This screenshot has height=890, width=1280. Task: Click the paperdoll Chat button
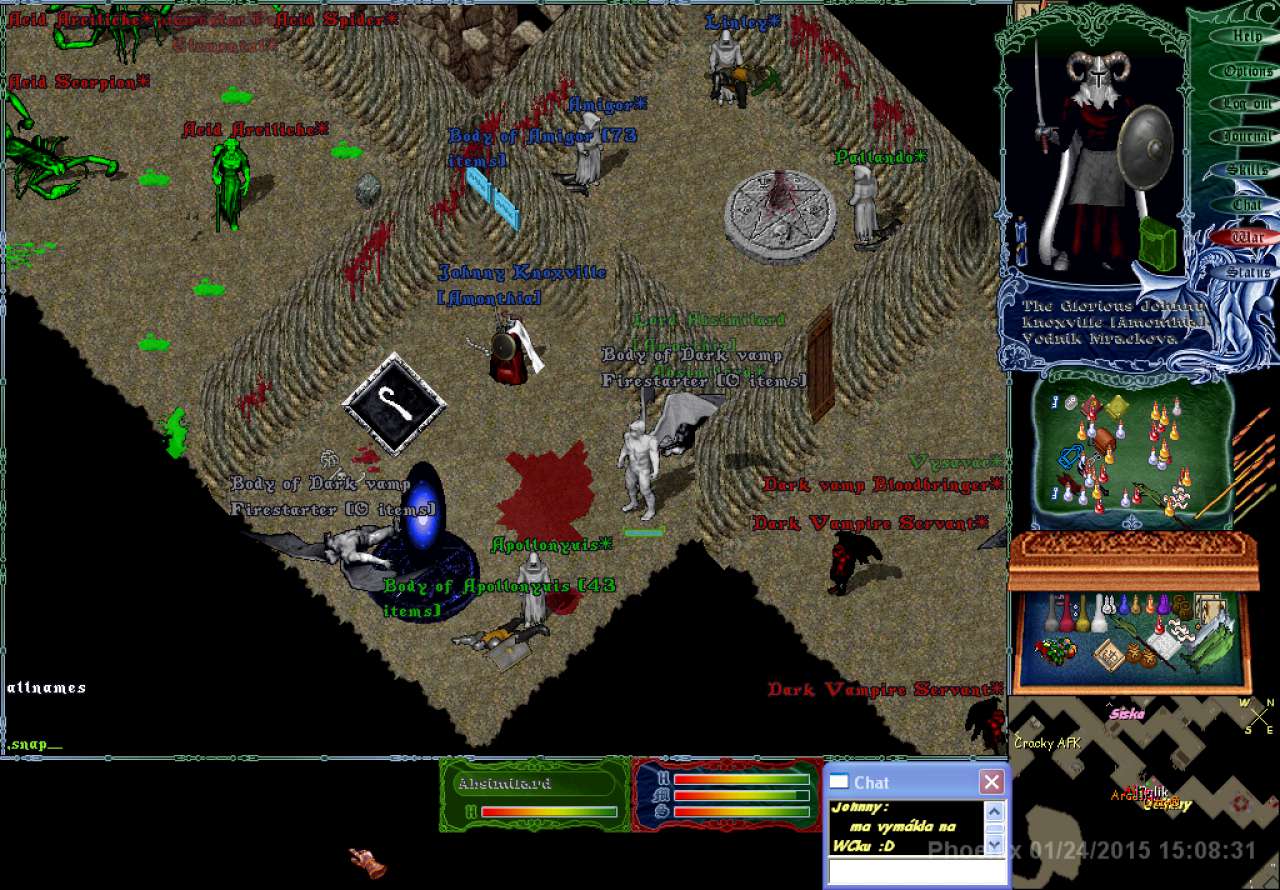(x=1246, y=205)
